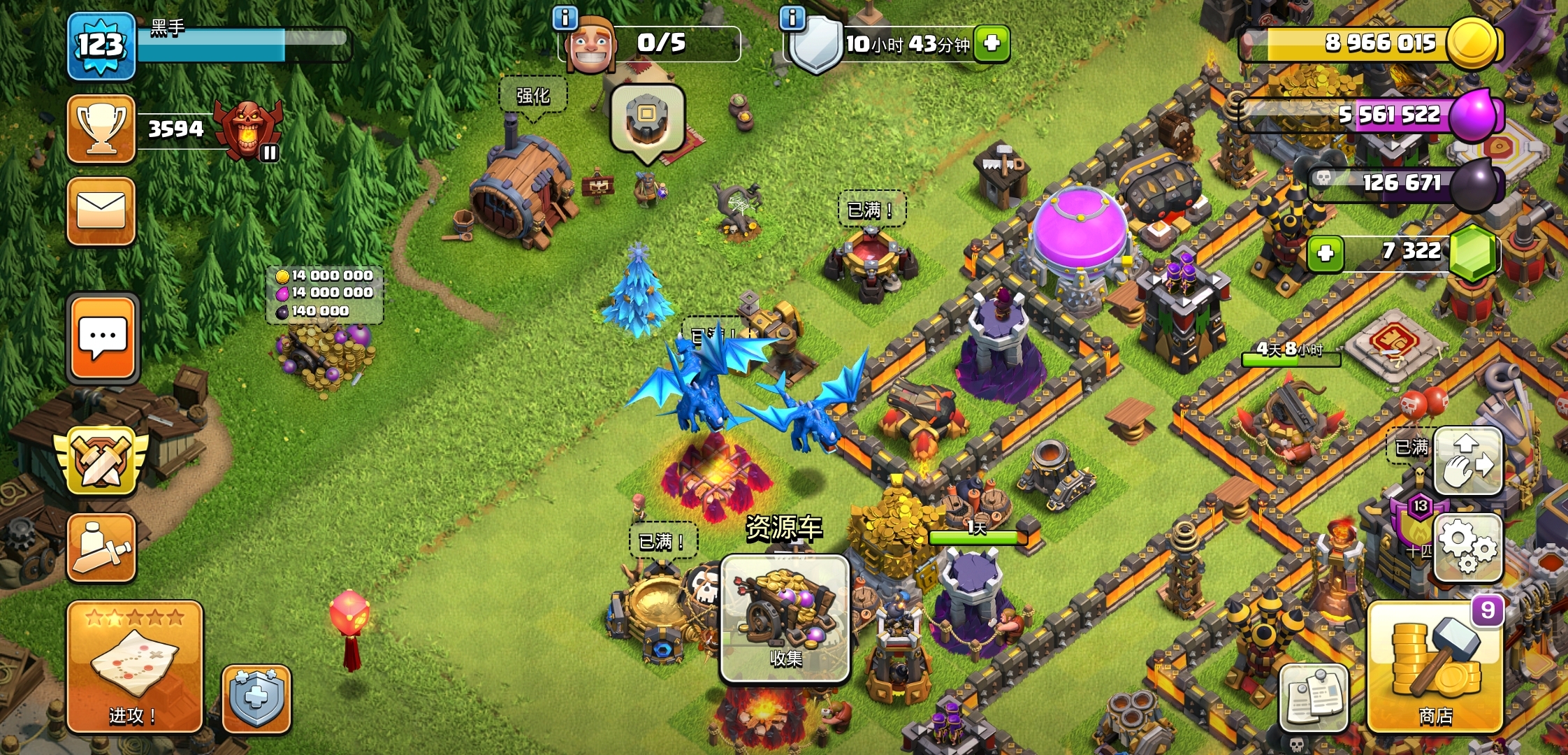Tap the 强化 label above the barrel hut

[x=532, y=96]
